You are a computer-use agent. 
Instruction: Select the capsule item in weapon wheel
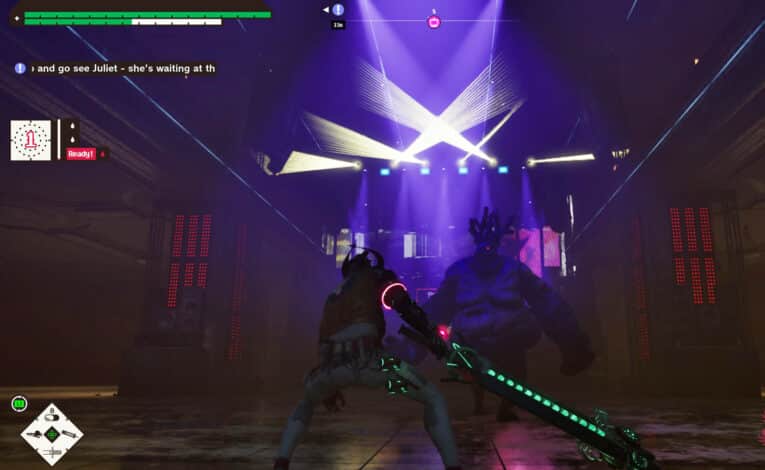[52, 415]
